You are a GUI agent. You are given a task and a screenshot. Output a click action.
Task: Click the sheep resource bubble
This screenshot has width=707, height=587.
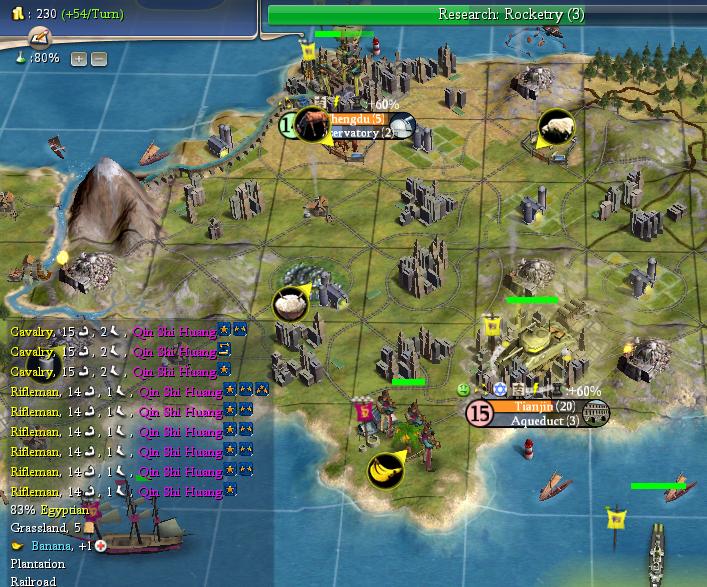click(x=555, y=128)
